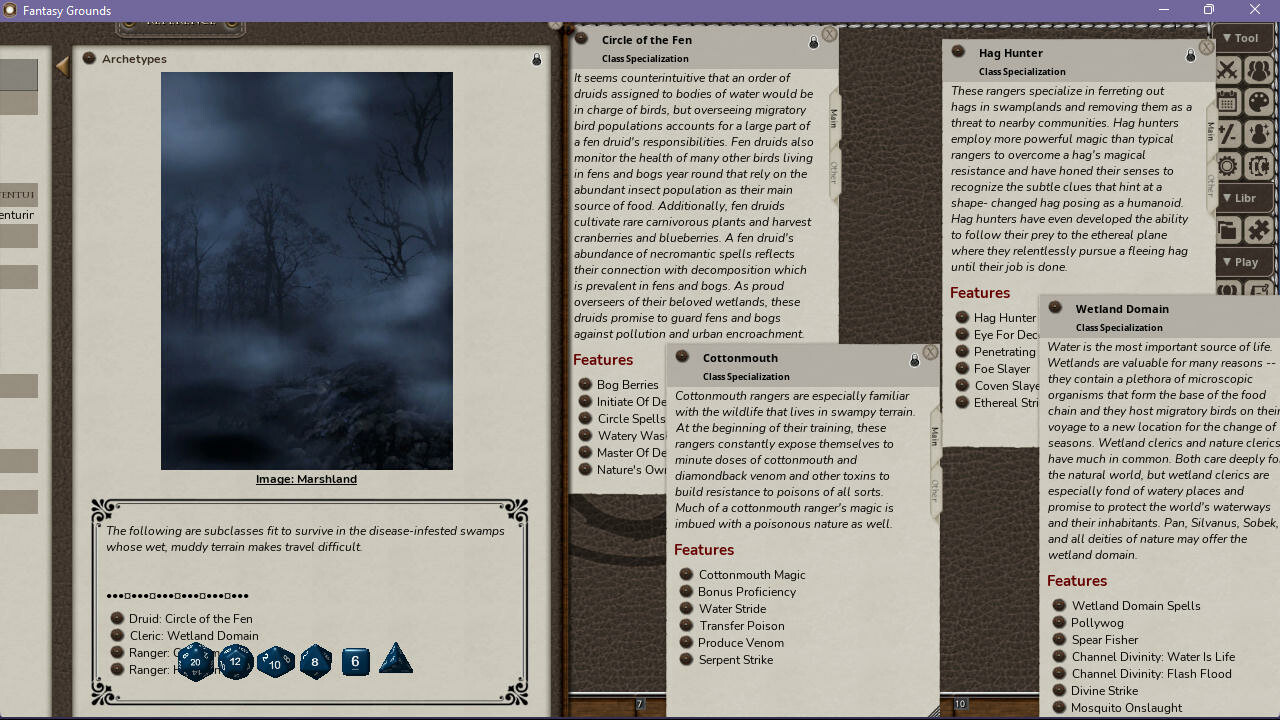Roll the blue d20 die
1280x720 pixels.
coord(196,661)
